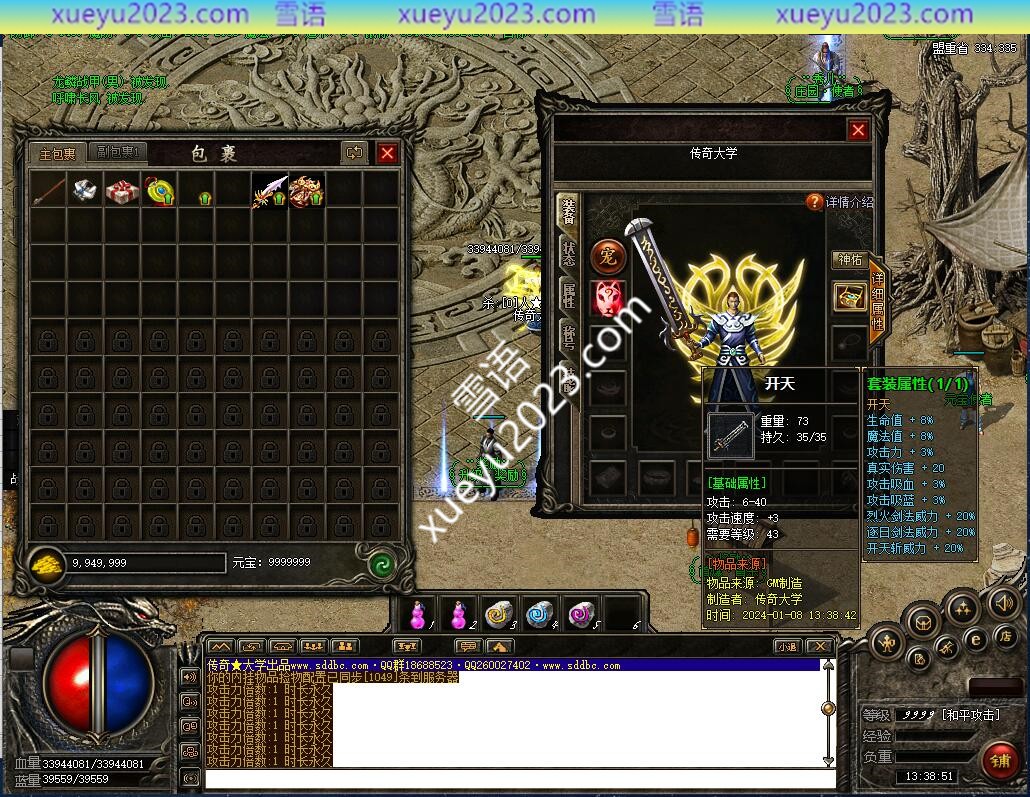
Task: Click the chat text input box
Action: pyautogui.click(x=520, y=779)
